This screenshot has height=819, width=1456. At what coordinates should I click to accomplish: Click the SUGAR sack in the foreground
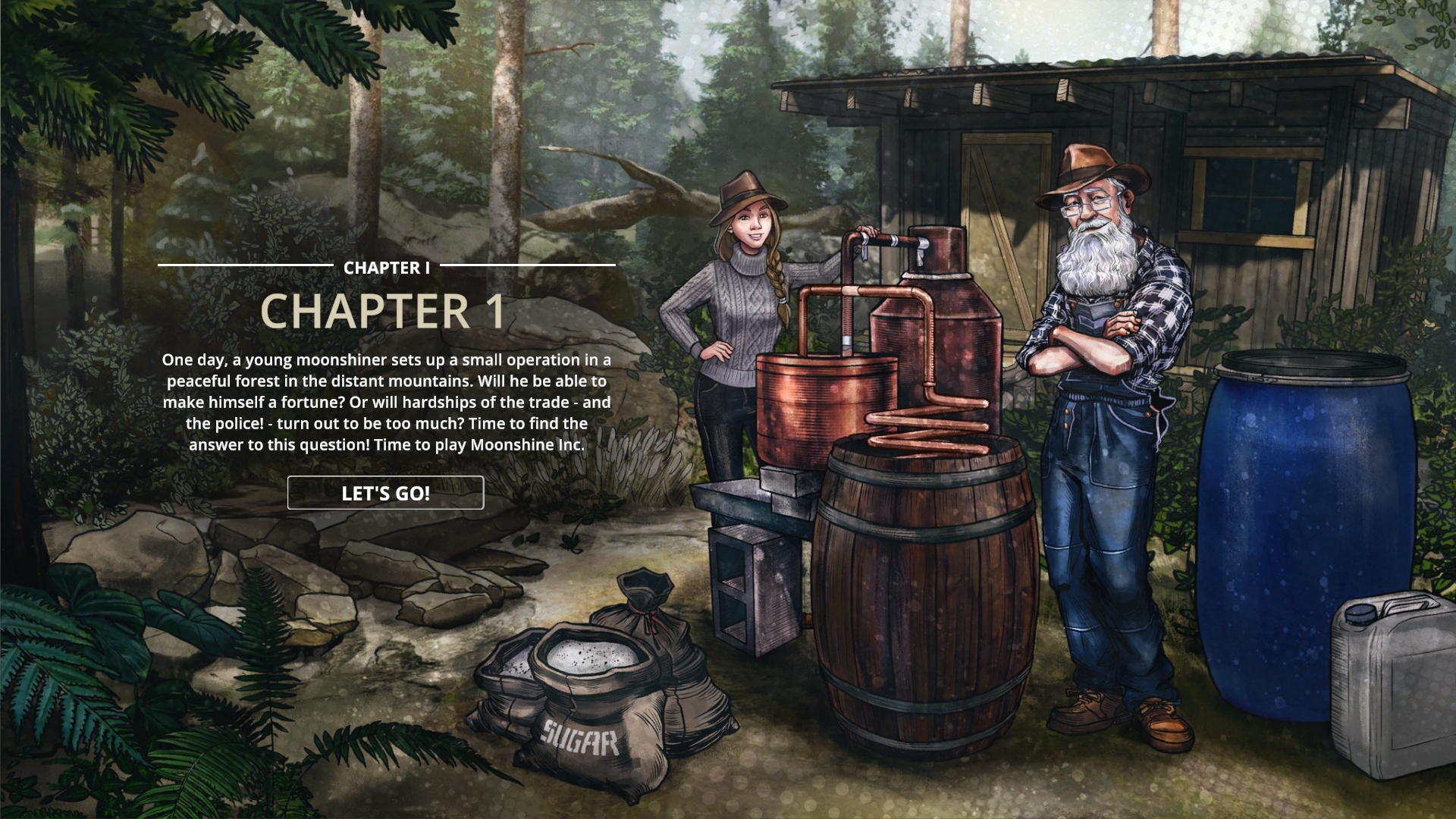click(579, 720)
